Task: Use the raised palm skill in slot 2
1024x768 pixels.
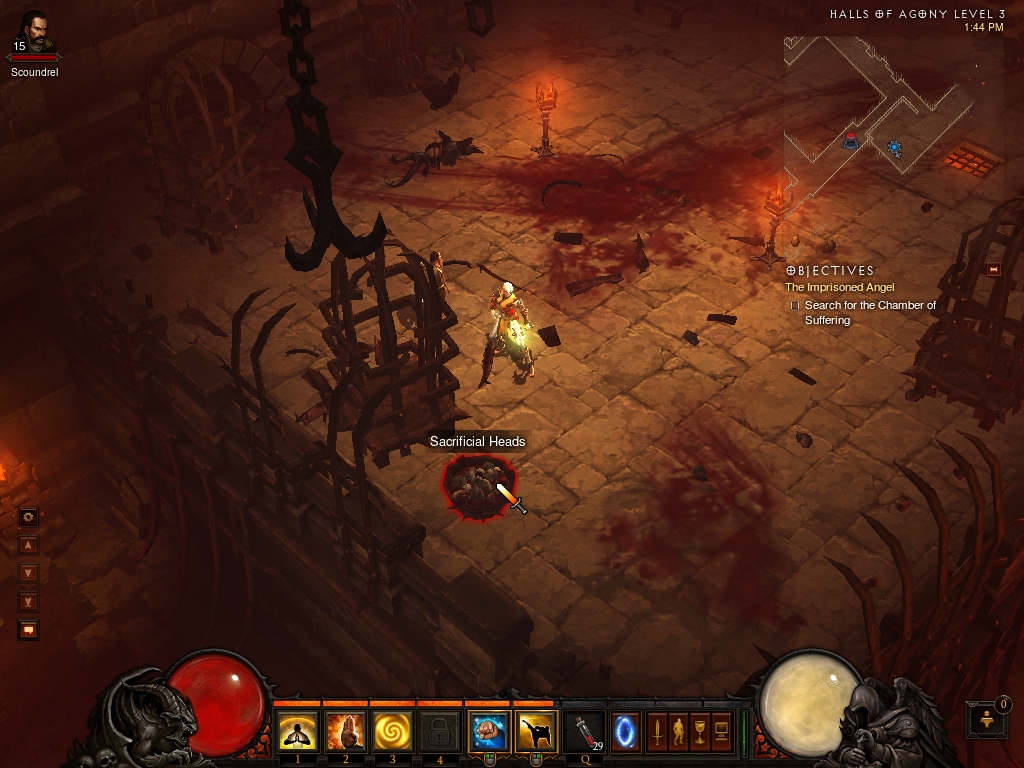Action: click(345, 731)
